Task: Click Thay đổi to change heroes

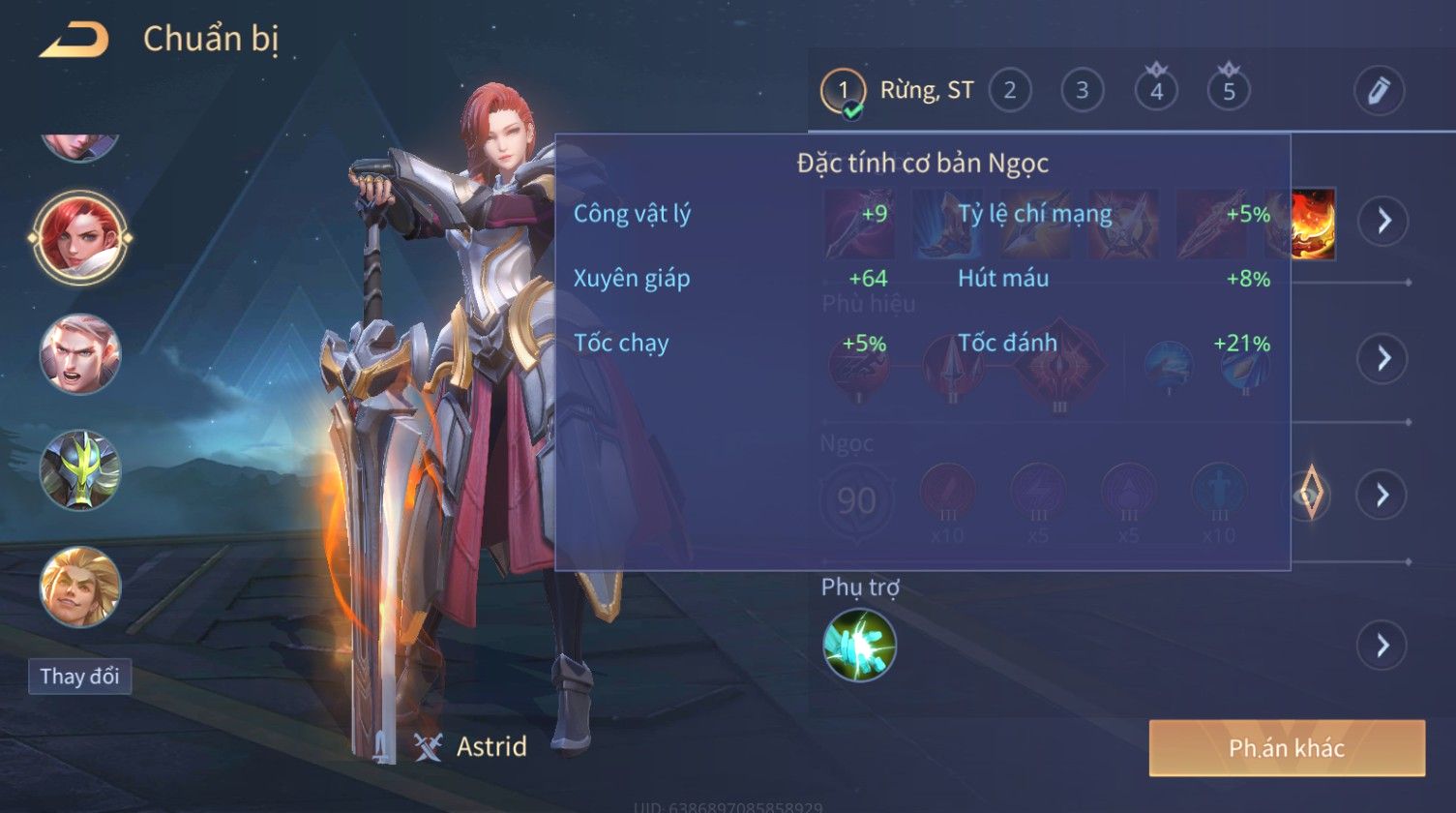Action: click(79, 676)
